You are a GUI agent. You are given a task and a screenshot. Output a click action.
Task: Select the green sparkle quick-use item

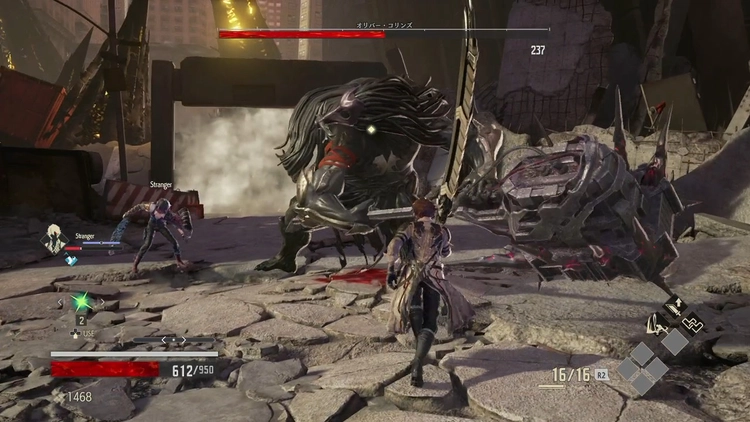pyautogui.click(x=83, y=302)
